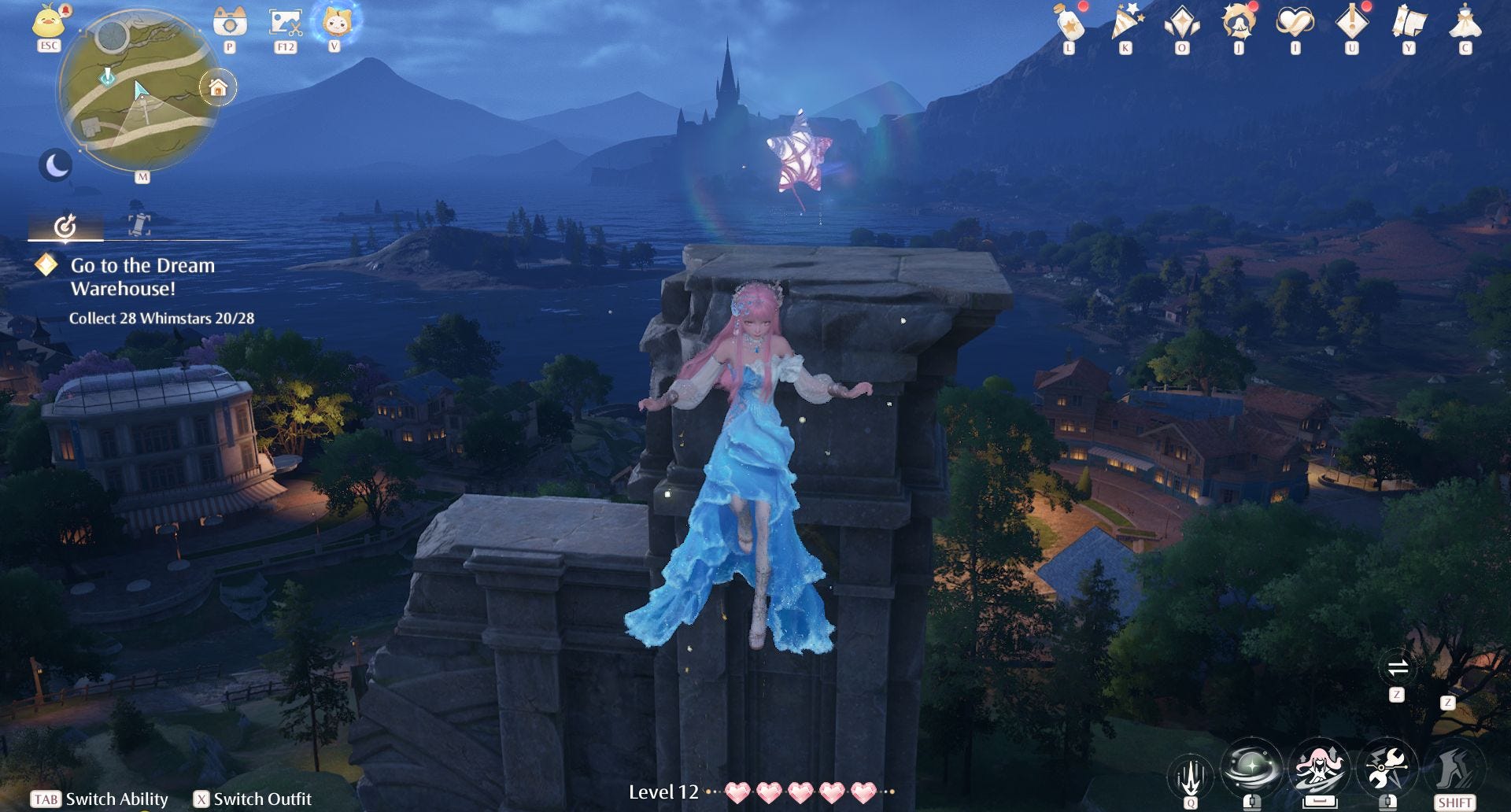The height and width of the screenshot is (812, 1511).
Task: Open the yellow chick Pear-Pal menu
Action: 49,21
